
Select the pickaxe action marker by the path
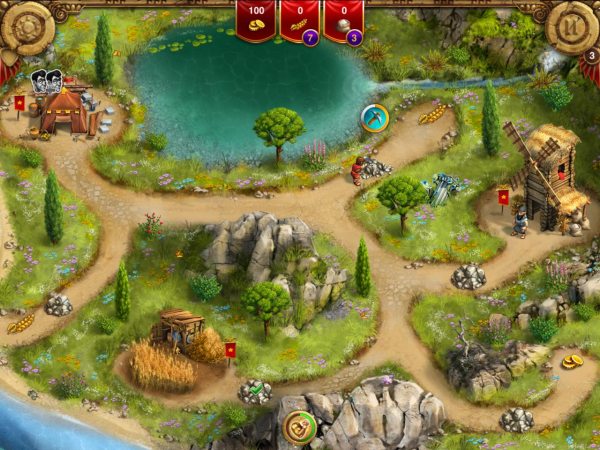(374, 118)
